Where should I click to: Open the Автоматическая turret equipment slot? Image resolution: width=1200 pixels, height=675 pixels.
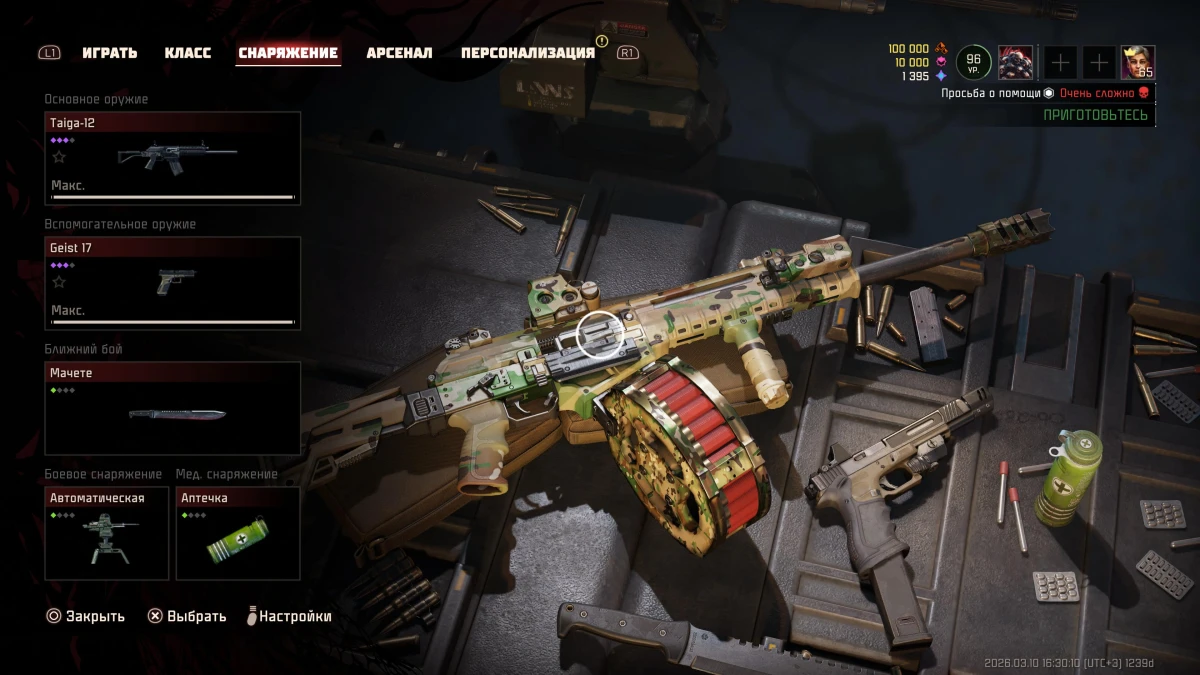[x=107, y=533]
